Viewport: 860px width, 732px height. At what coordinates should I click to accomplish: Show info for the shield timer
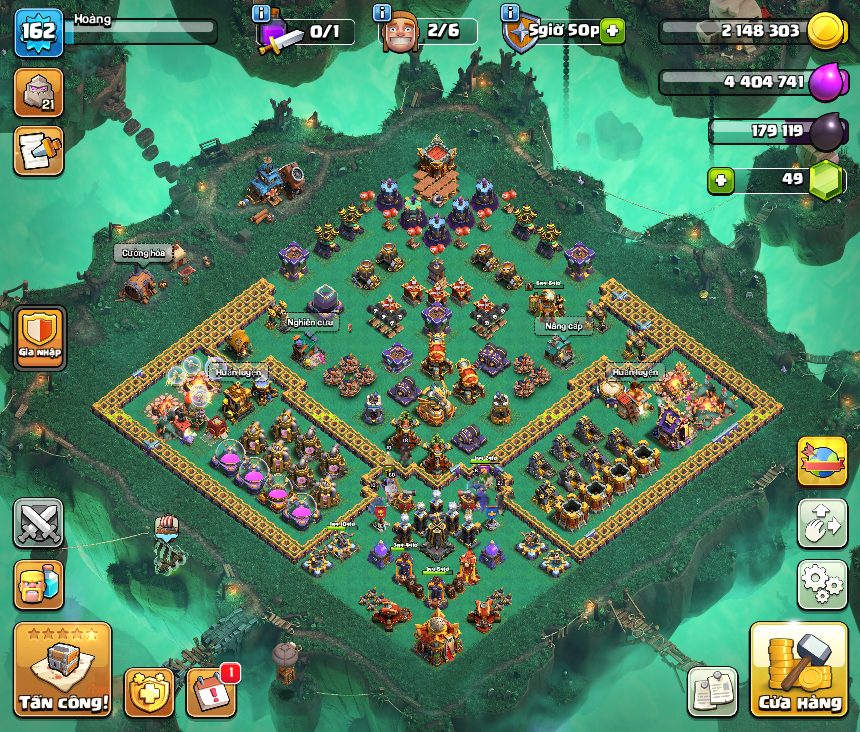pyautogui.click(x=509, y=13)
